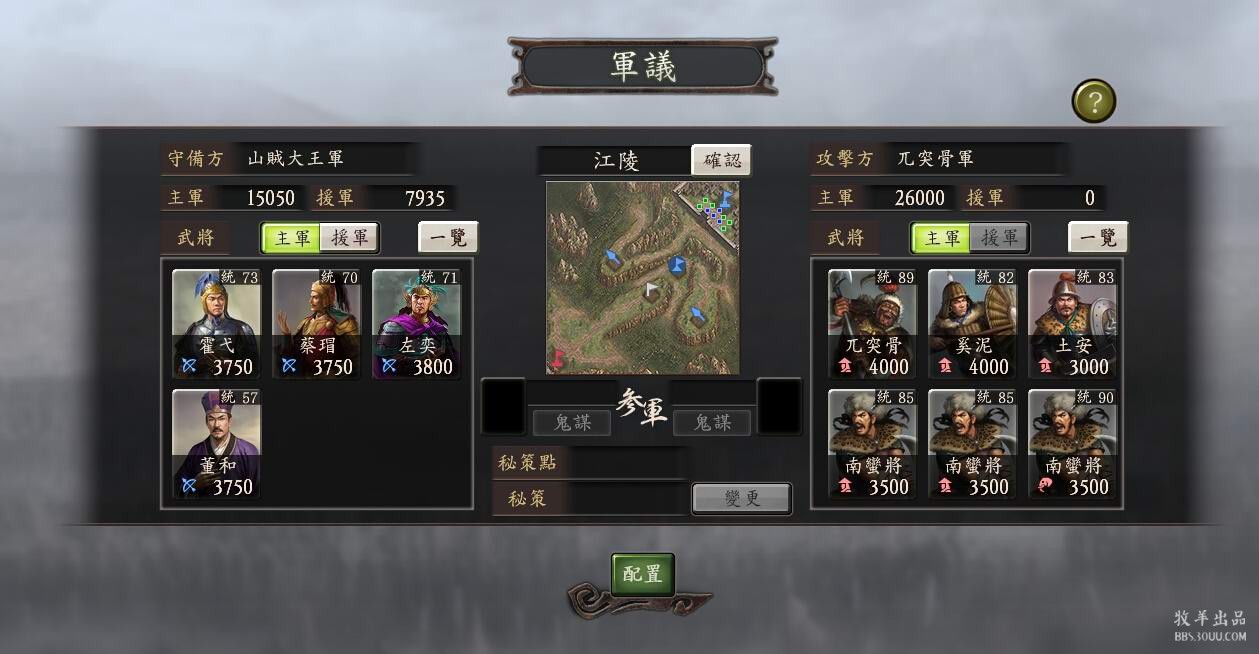The image size is (1259, 654).
Task: Show the defender's 一覽 officer list
Action: coord(448,238)
